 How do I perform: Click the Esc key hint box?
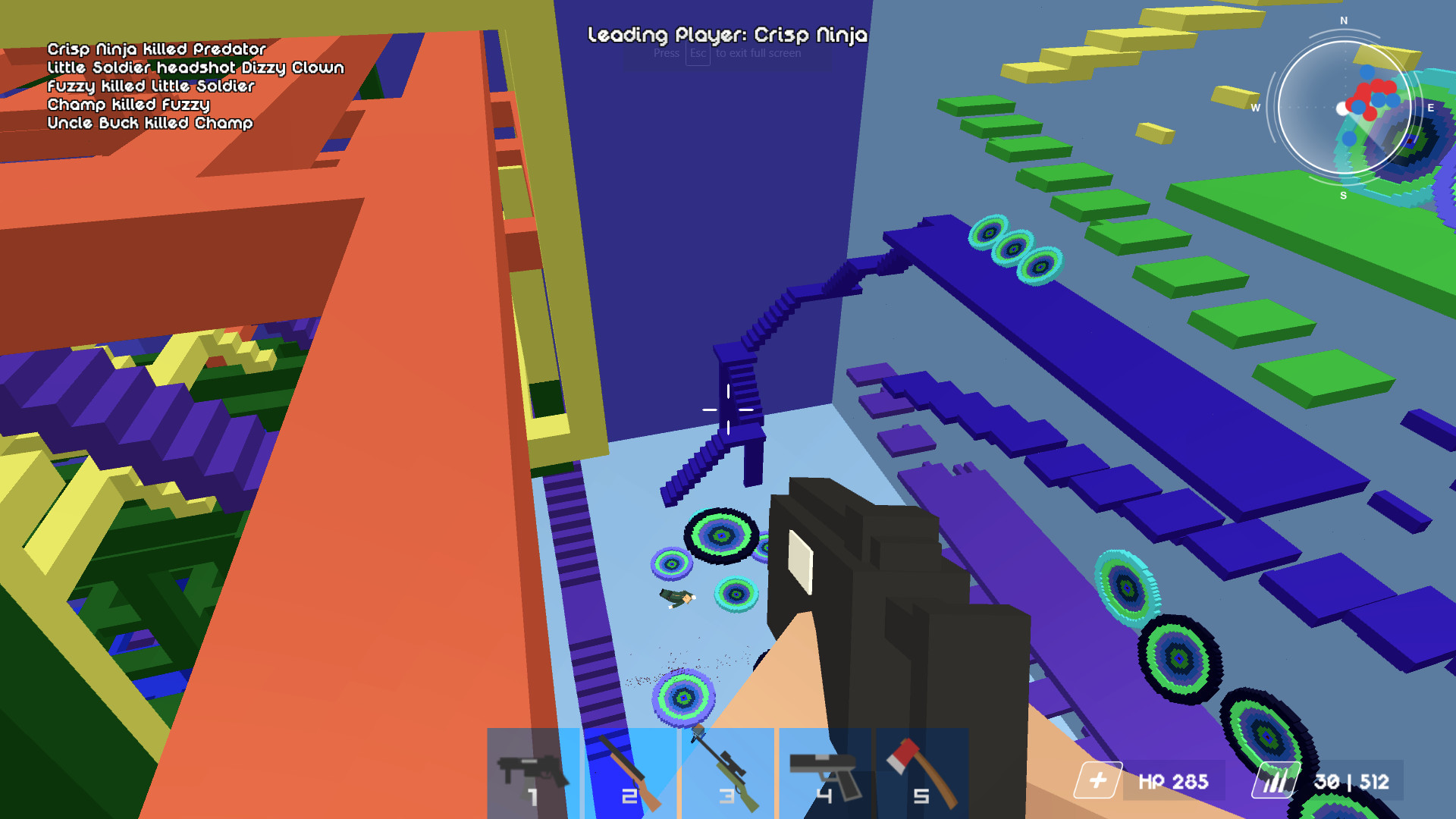(x=697, y=54)
